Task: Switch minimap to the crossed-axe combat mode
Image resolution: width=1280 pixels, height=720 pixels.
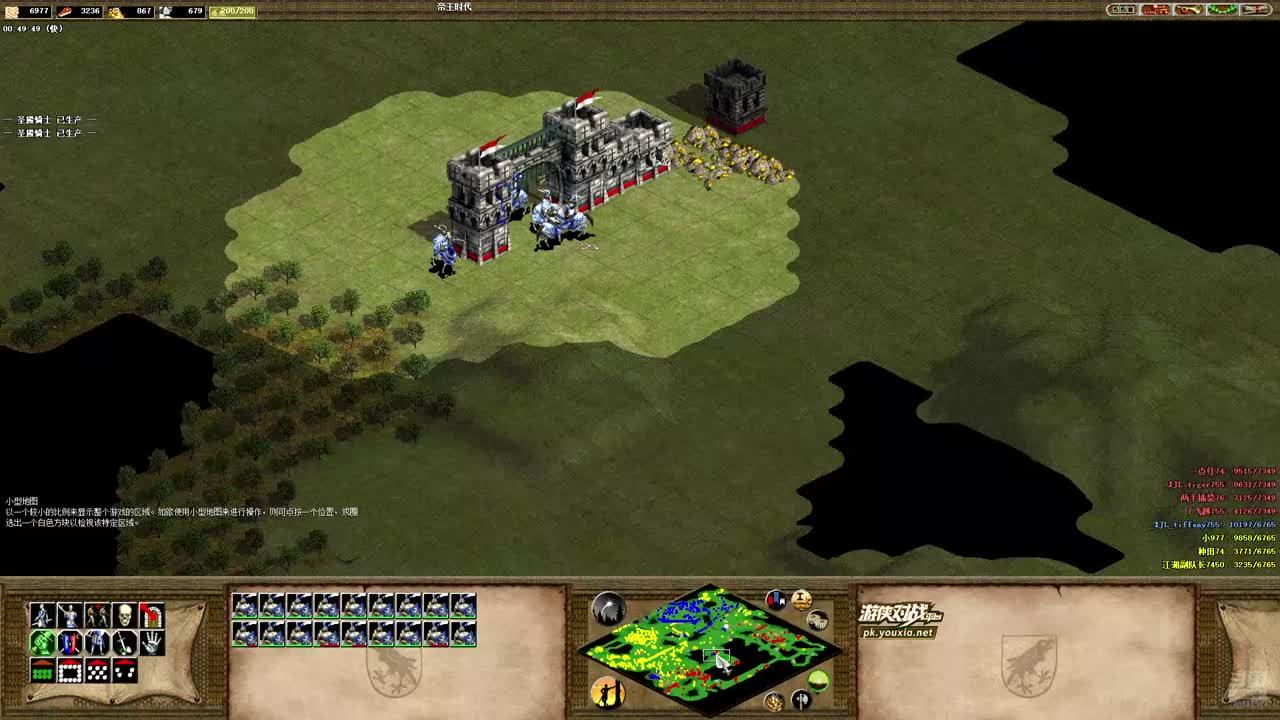Action: [800, 699]
